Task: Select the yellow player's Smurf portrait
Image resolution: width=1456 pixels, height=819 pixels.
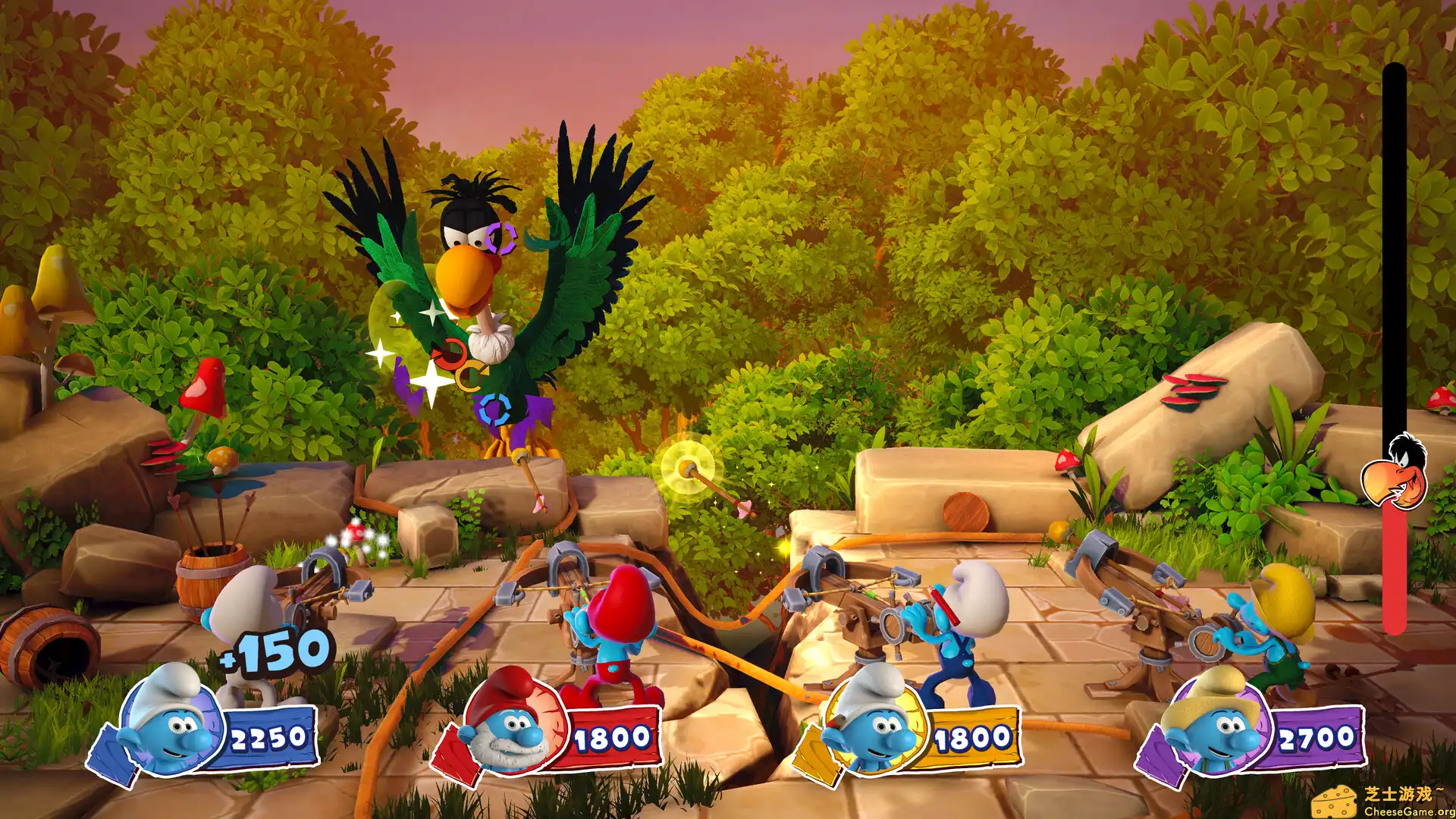Action: 872,722
